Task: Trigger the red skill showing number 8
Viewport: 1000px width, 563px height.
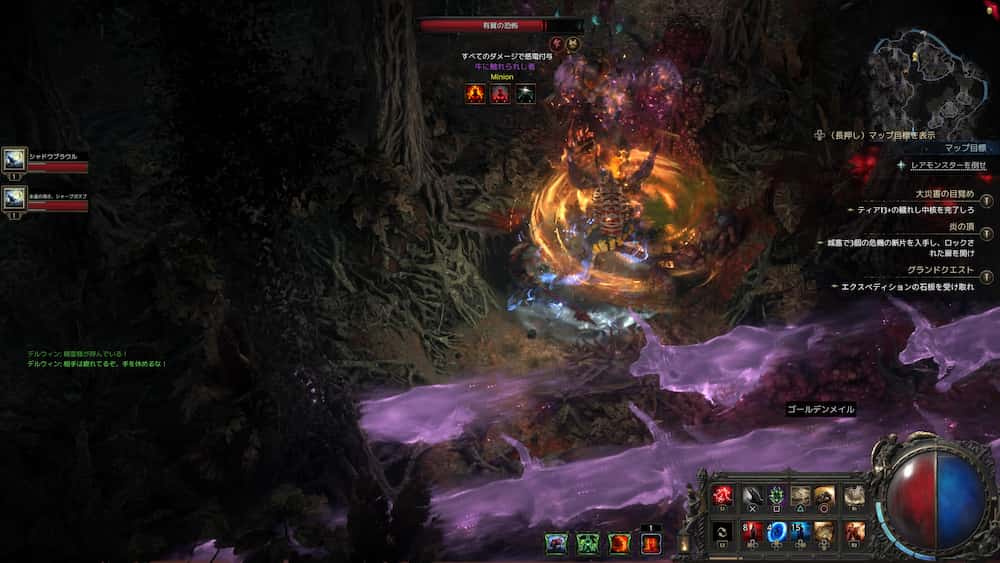Action: tap(752, 530)
